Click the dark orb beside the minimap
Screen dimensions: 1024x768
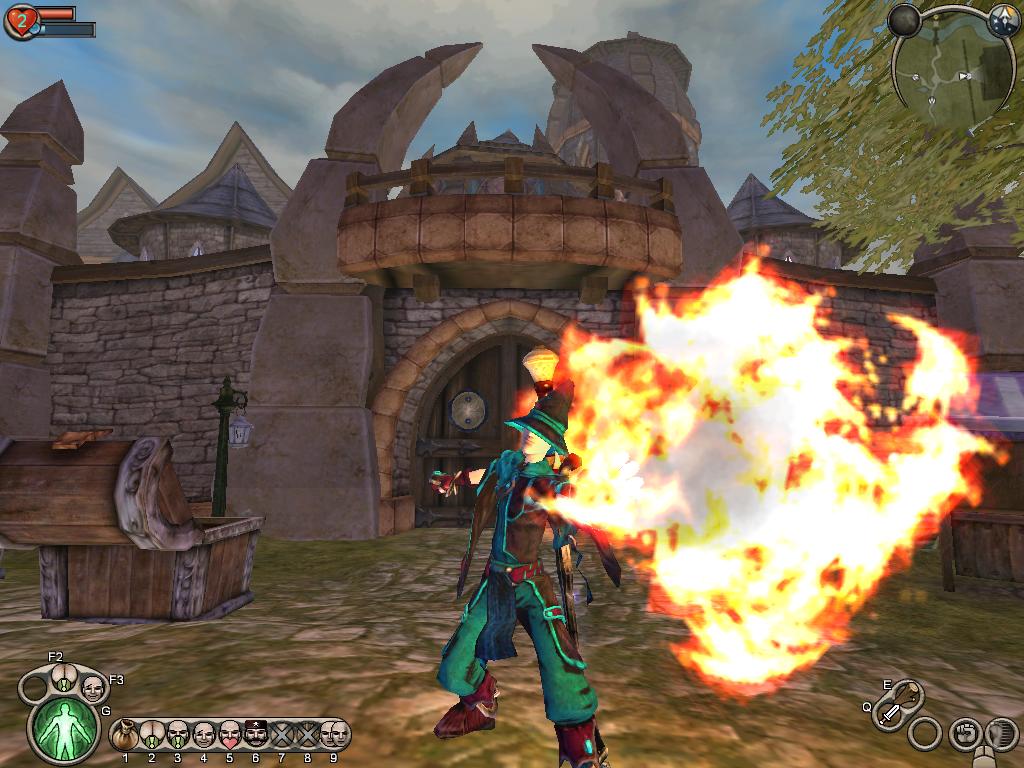904,20
